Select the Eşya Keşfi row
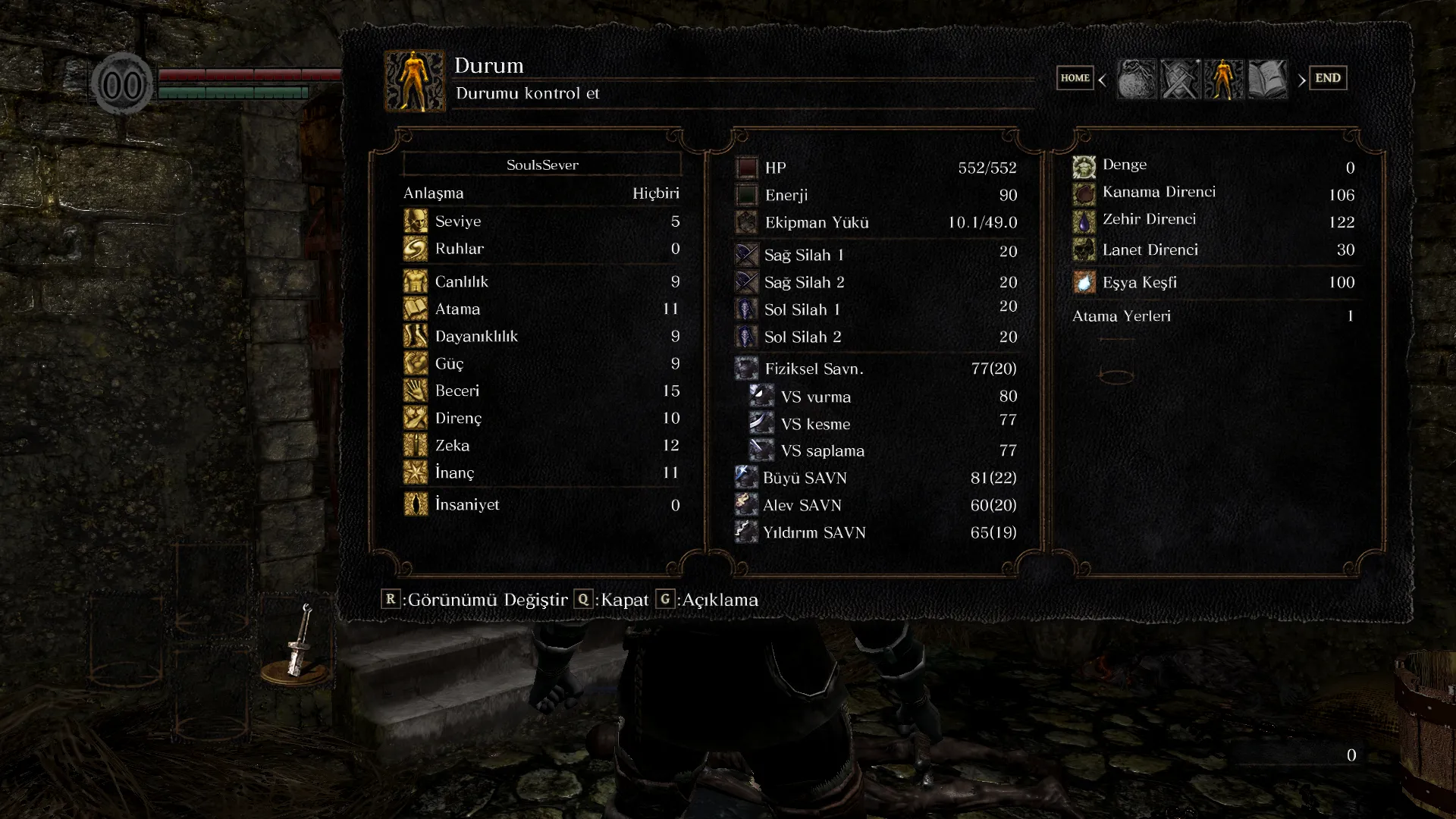Screen dimensions: 1456x819 (1213, 282)
